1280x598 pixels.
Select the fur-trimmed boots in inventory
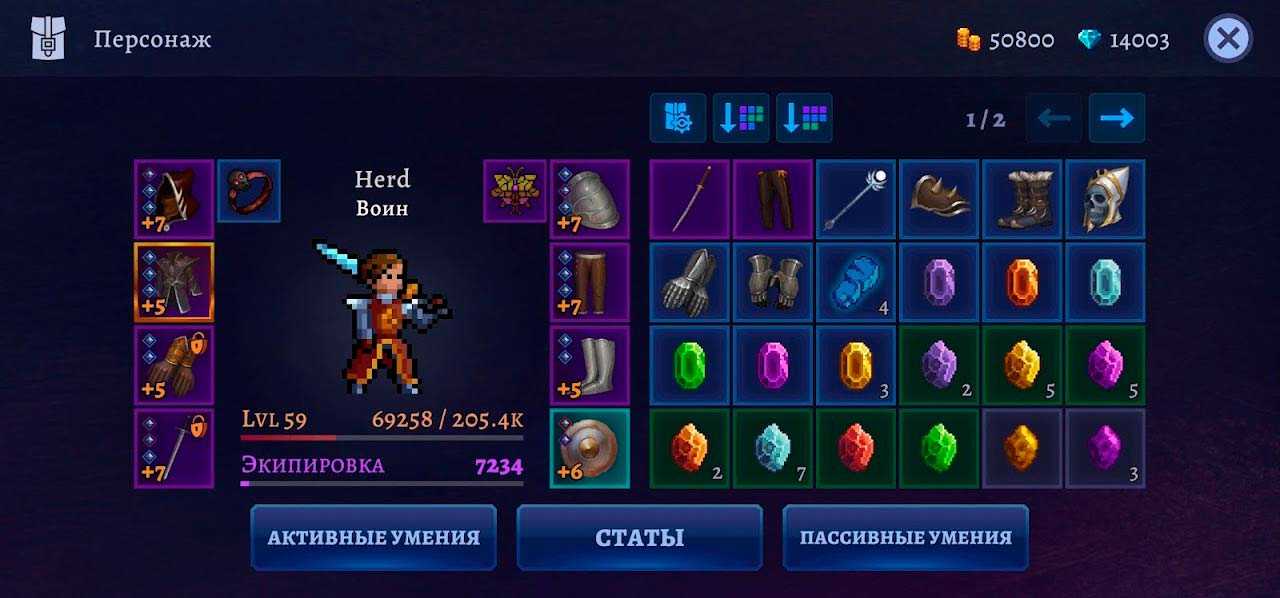[1022, 199]
